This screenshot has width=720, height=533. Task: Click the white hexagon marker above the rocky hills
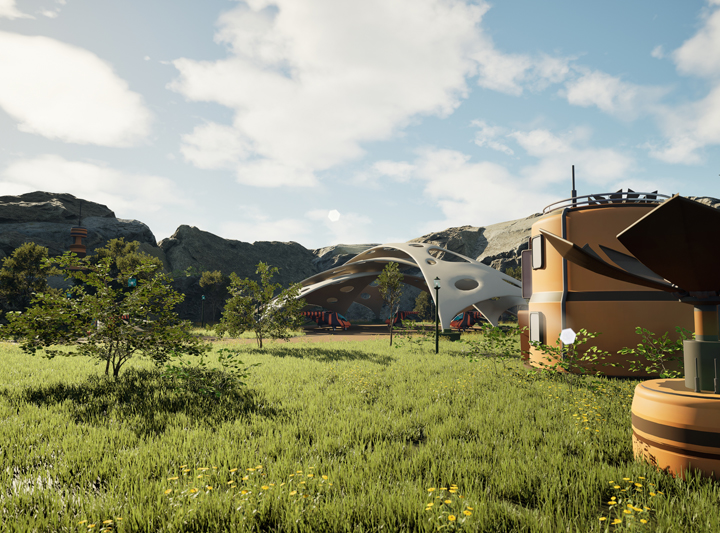click(x=334, y=215)
